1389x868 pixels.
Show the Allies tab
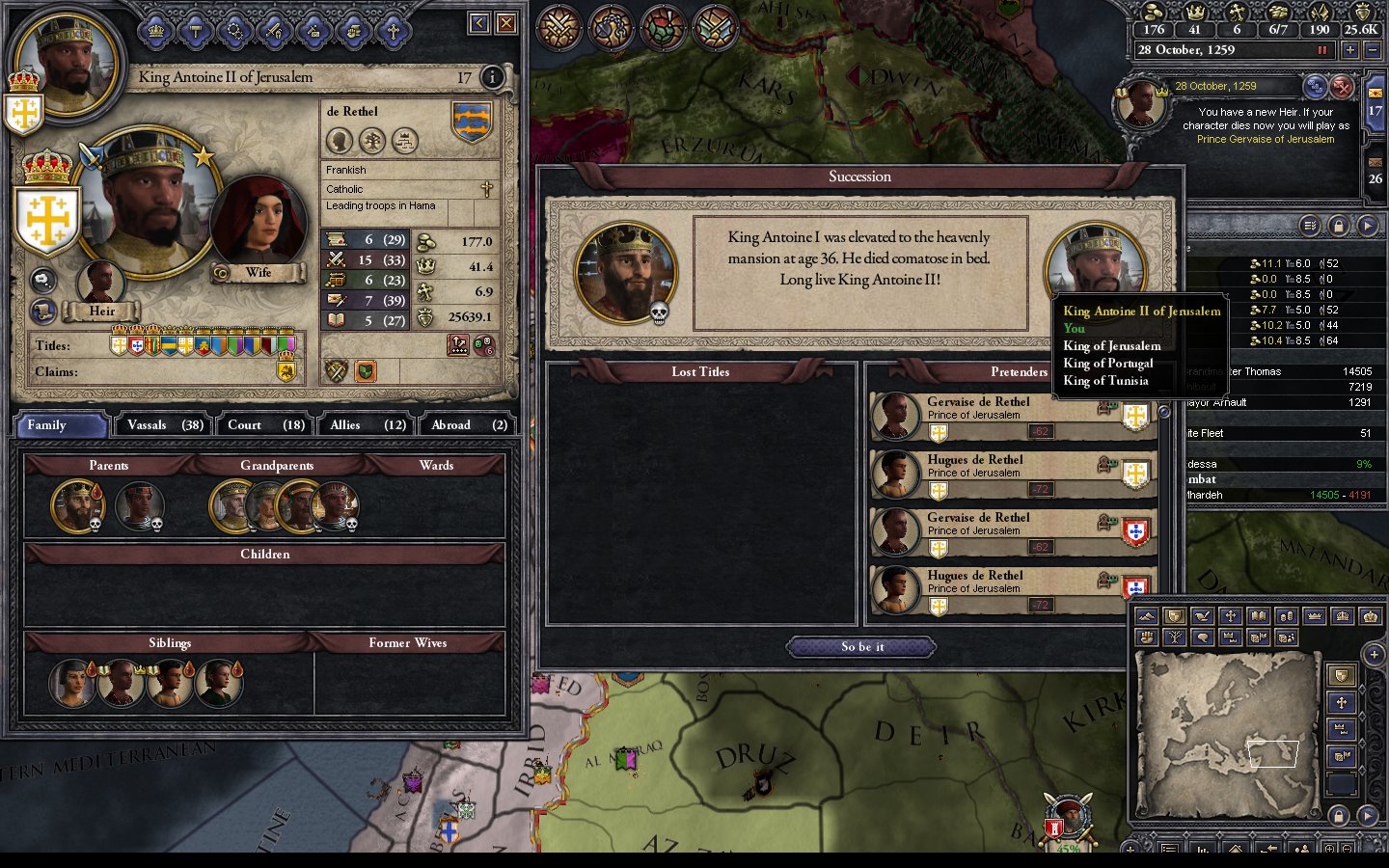368,425
